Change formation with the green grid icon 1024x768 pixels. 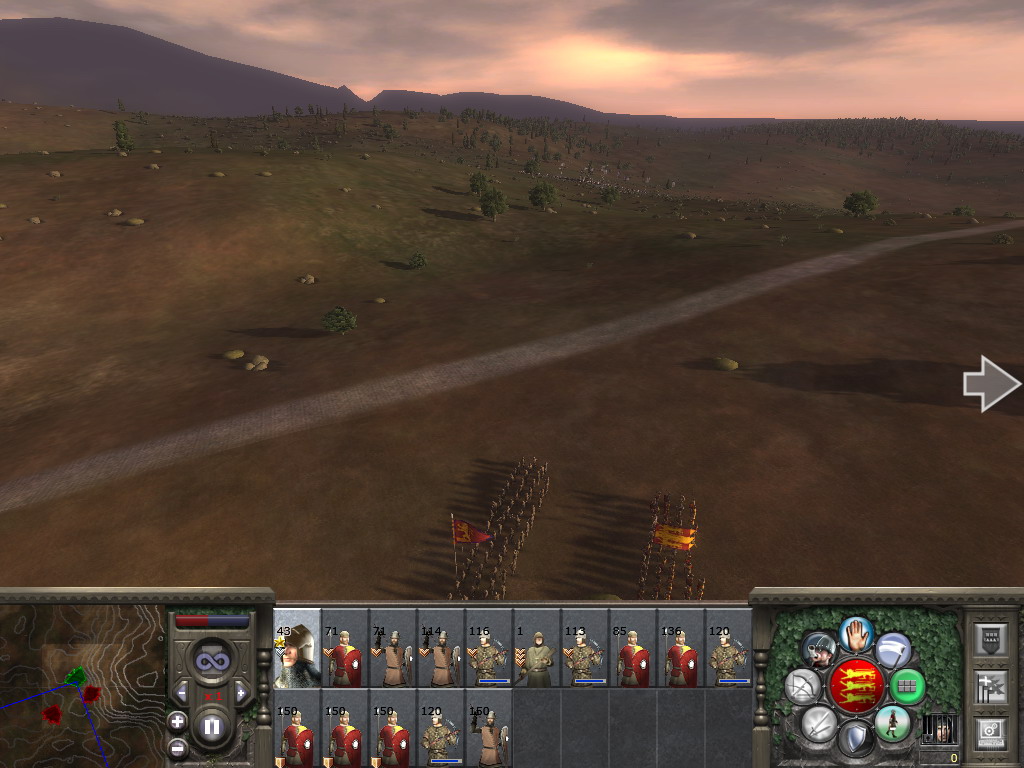point(908,686)
